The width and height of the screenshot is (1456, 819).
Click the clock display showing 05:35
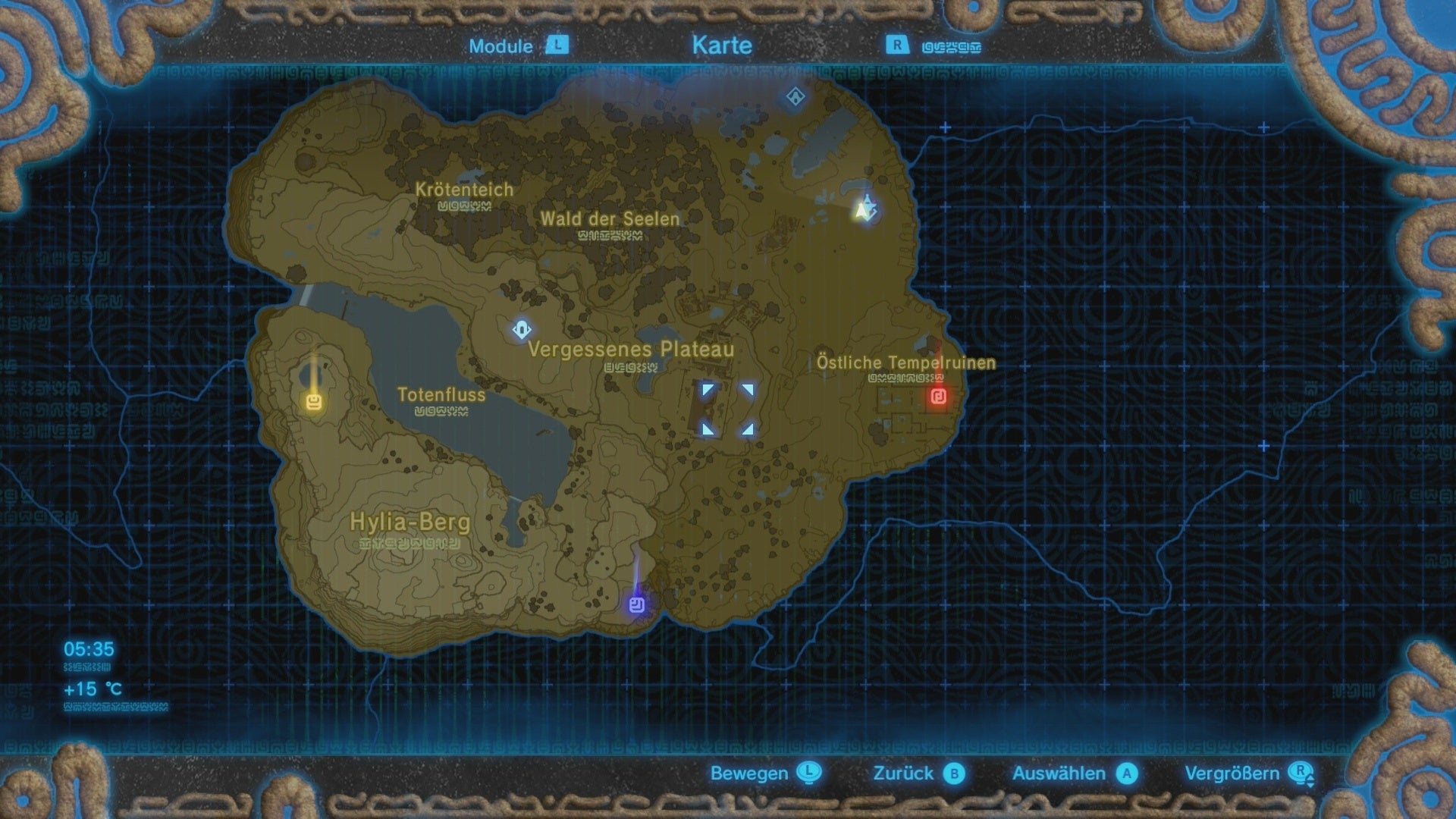point(89,650)
